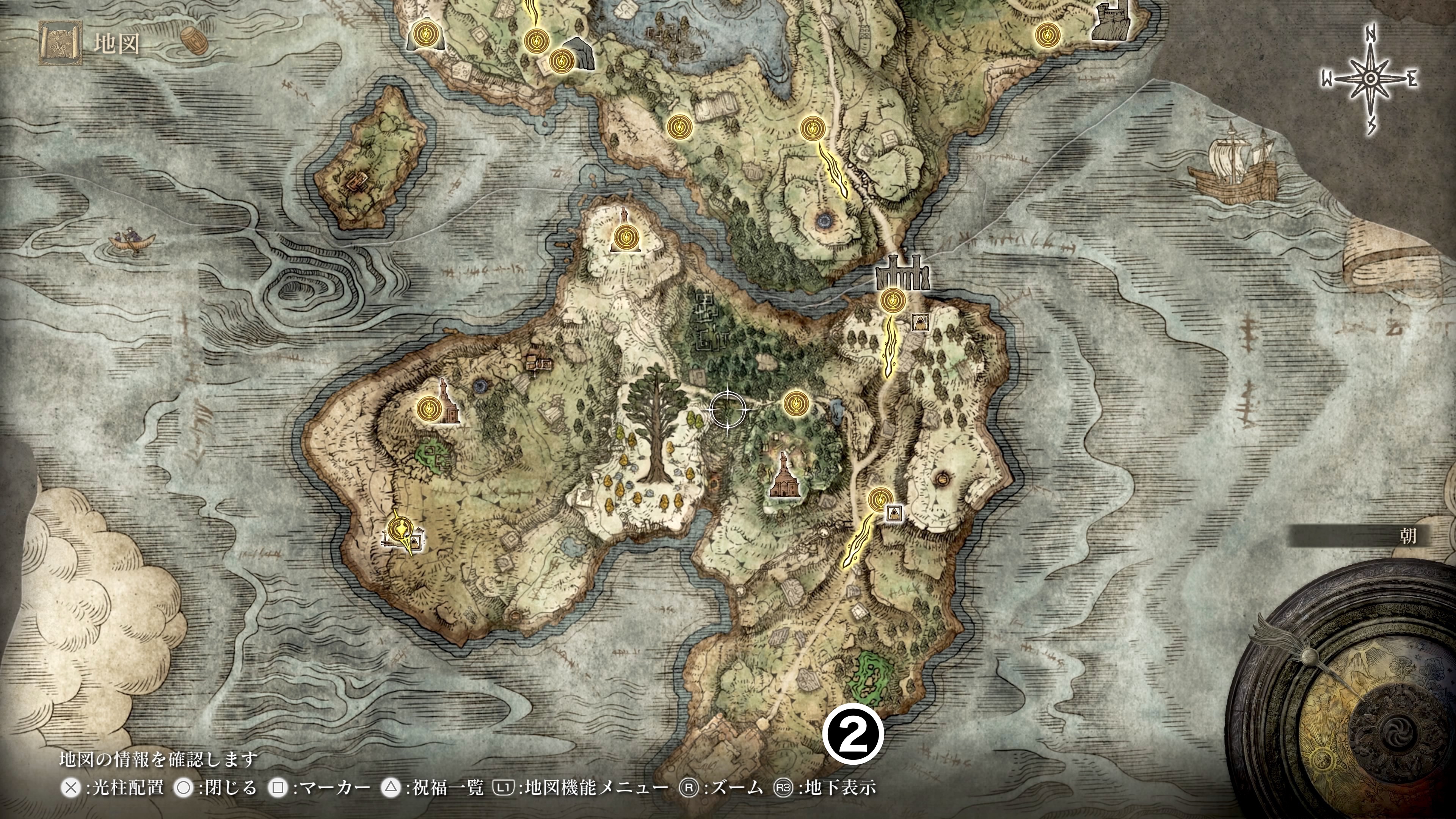The height and width of the screenshot is (819, 1456).
Task: Select the stone bridge gate landmark icon
Action: click(x=902, y=273)
